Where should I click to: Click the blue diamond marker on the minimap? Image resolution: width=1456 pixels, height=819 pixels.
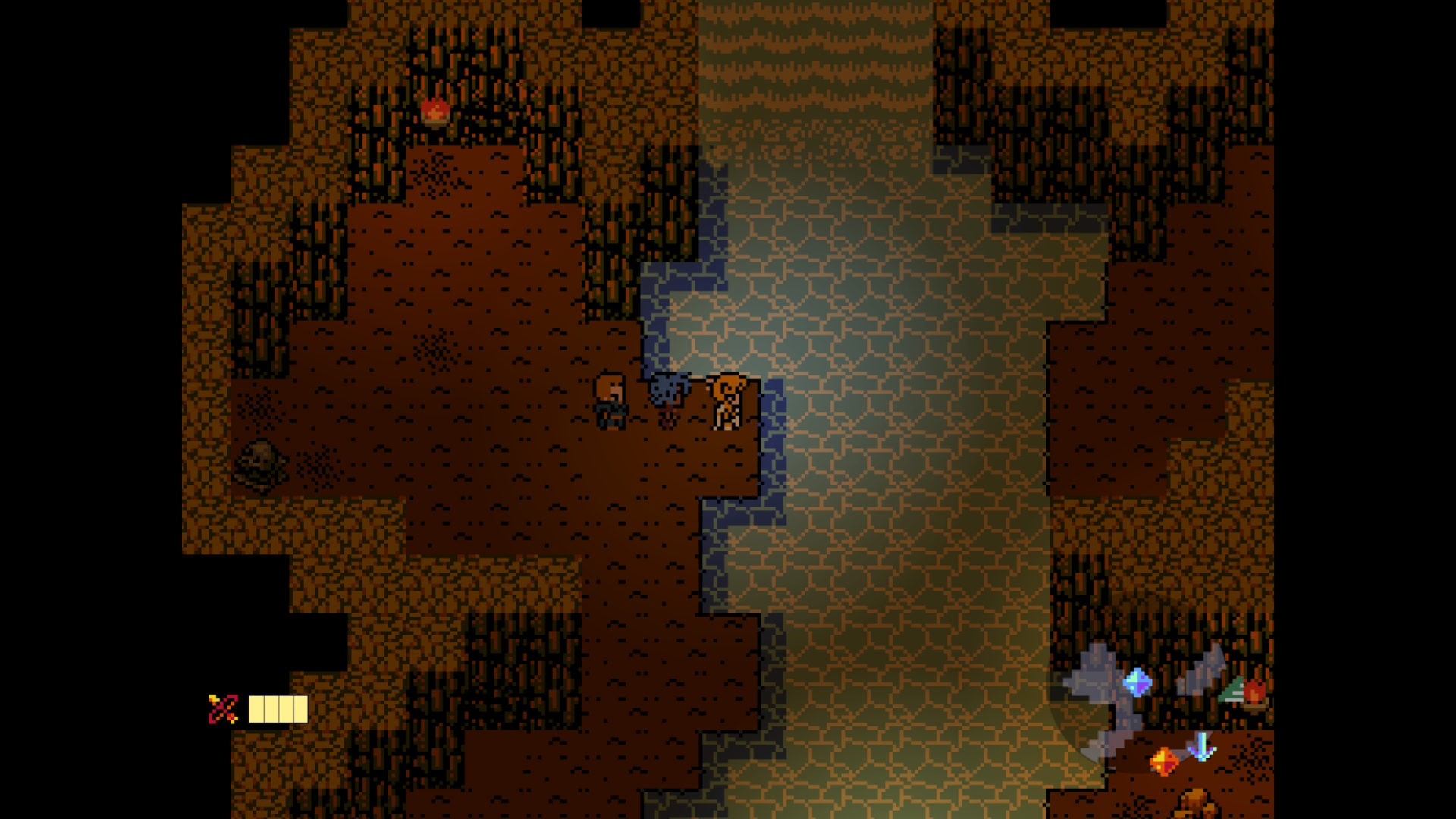coord(1137,682)
